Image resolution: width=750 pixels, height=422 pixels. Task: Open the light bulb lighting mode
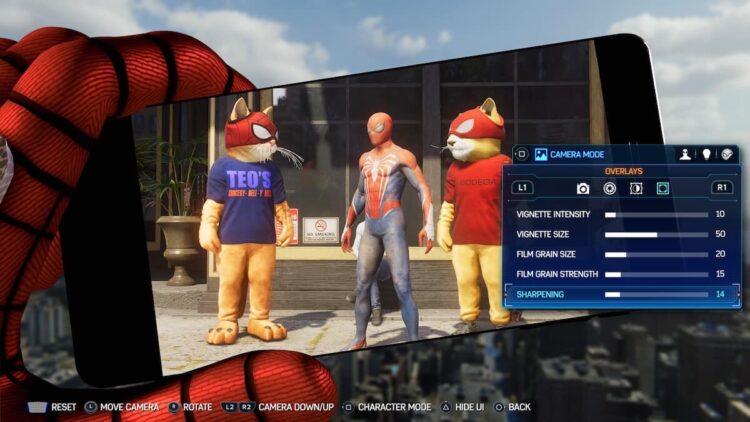click(707, 154)
